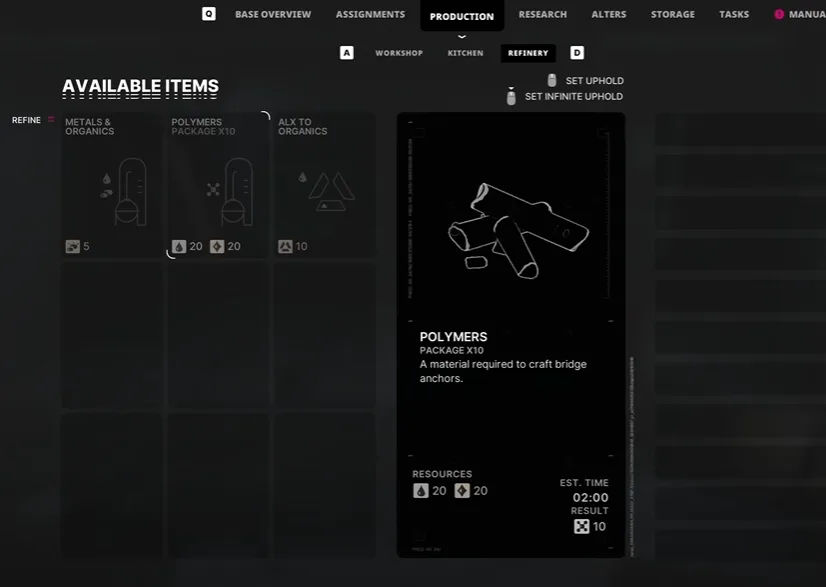Switch to the Workshop sub-tab
The width and height of the screenshot is (826, 587).
point(399,53)
